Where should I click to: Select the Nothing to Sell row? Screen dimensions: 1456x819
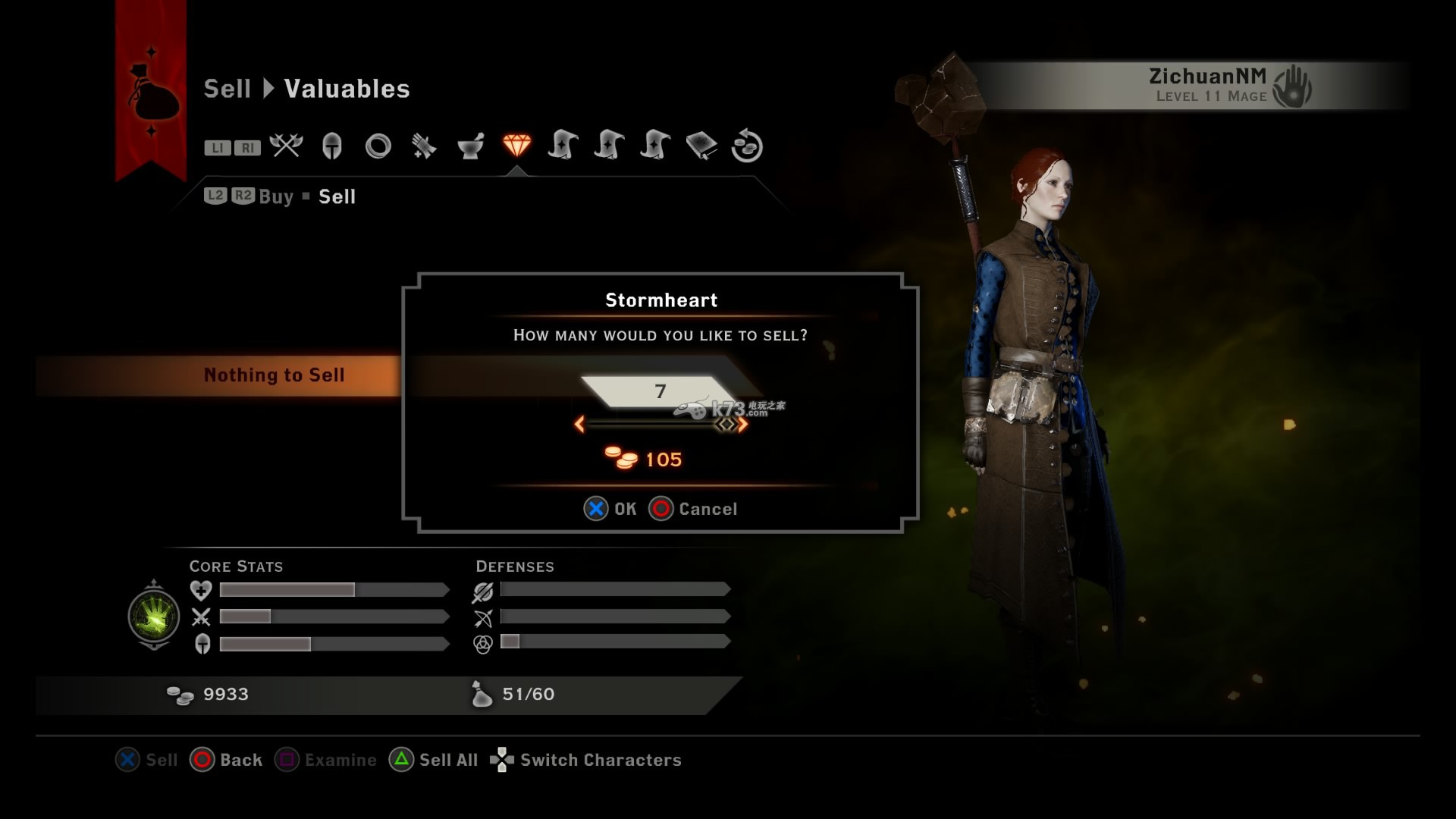point(274,375)
